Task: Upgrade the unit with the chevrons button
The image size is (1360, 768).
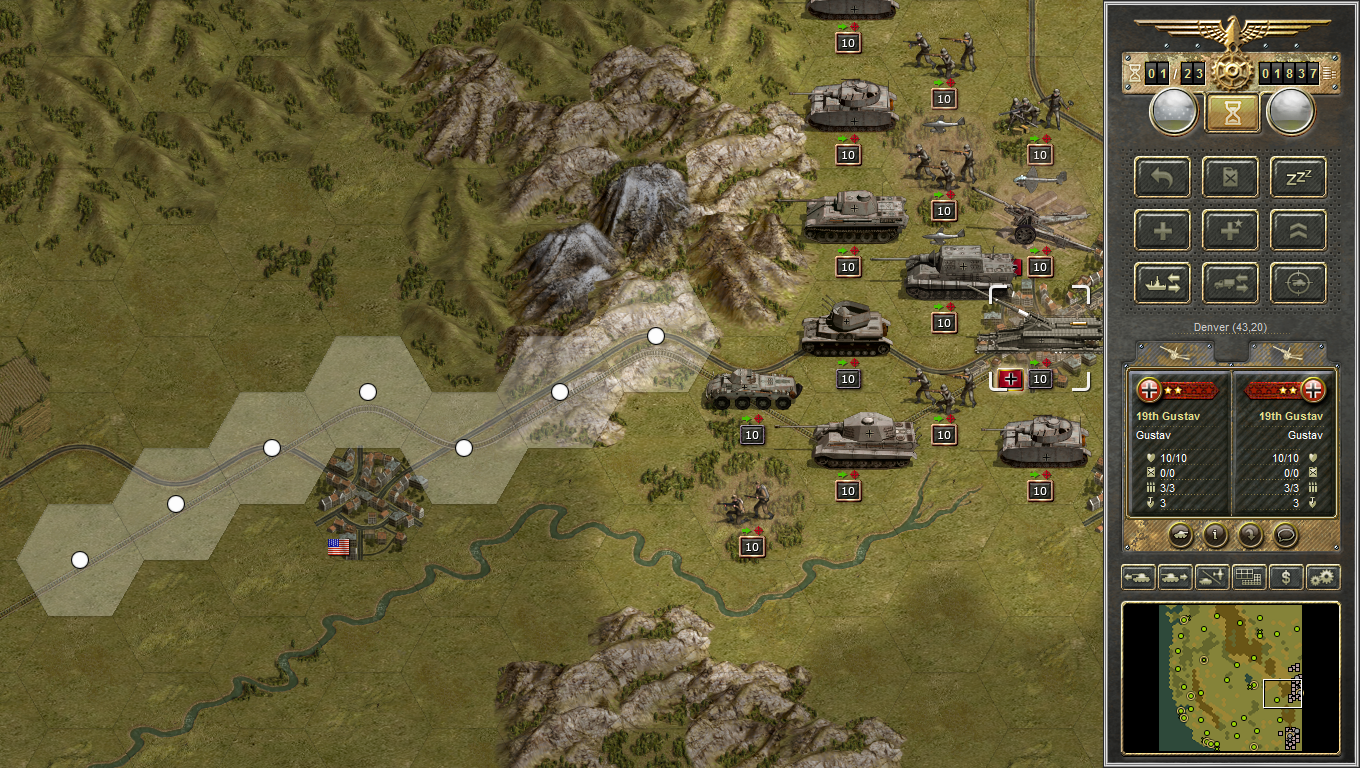Action: pyautogui.click(x=1298, y=230)
